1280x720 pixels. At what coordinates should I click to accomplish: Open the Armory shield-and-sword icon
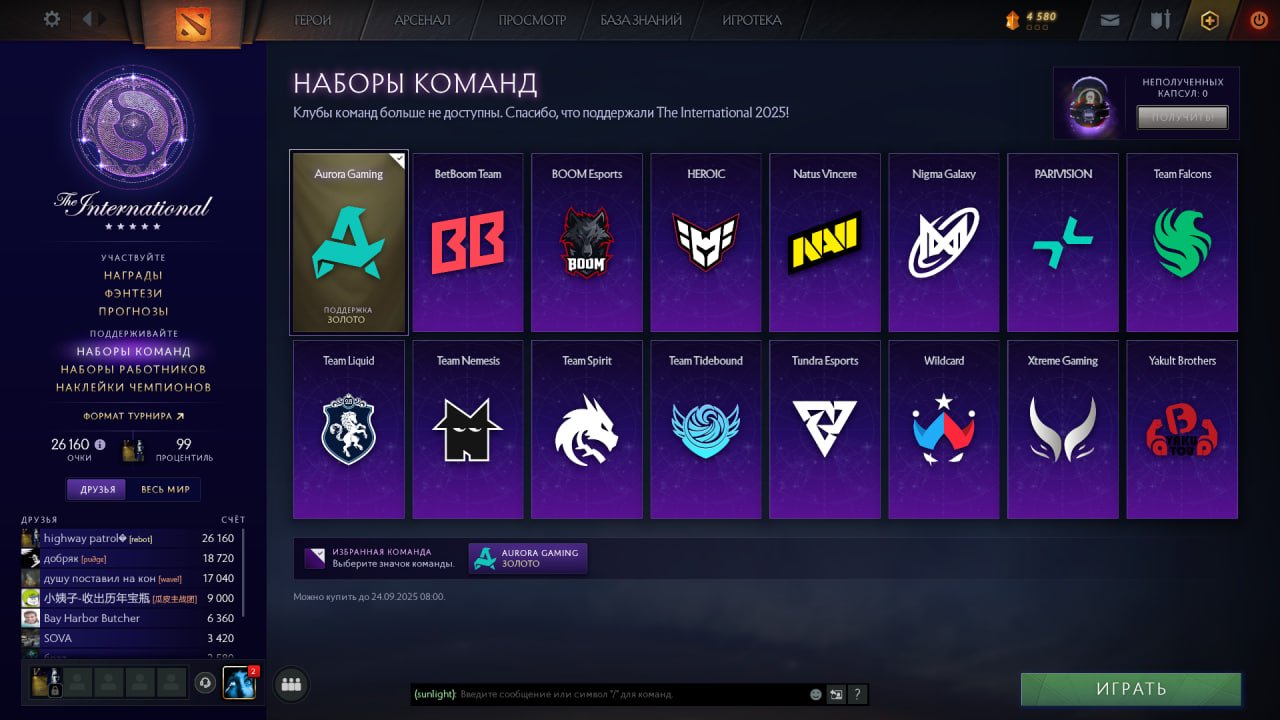[x=1159, y=19]
